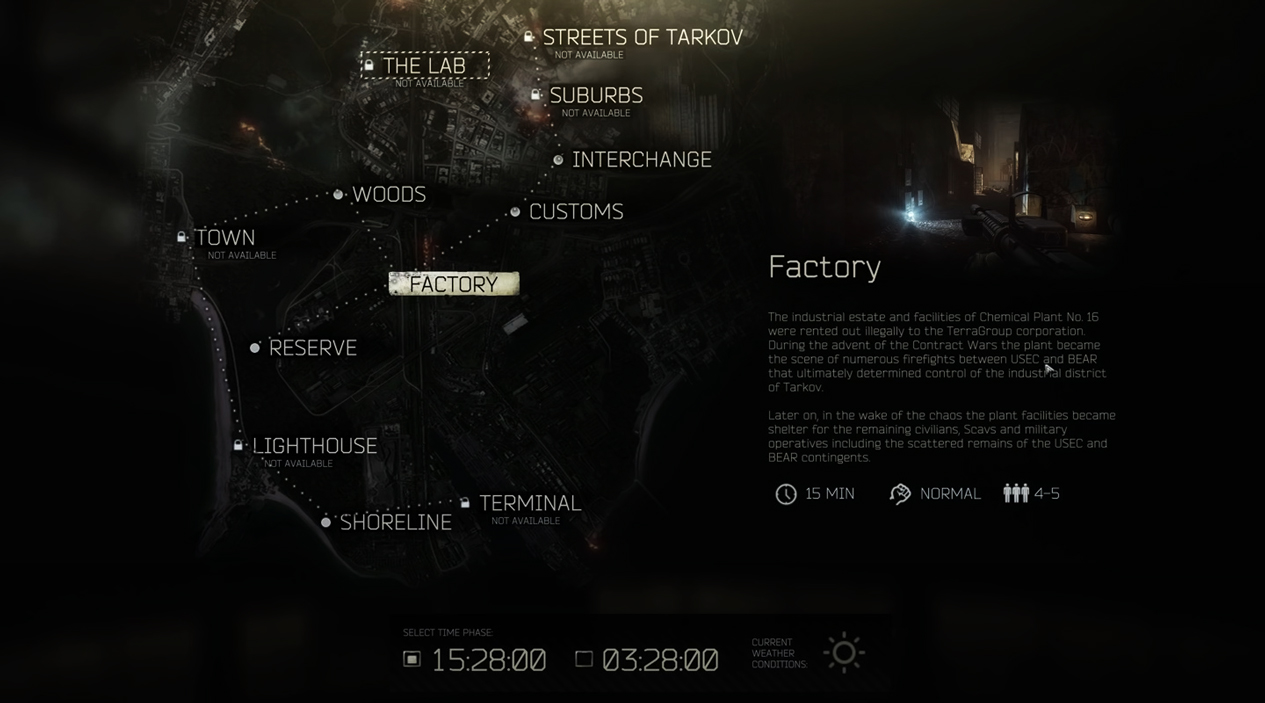The width and height of the screenshot is (1265, 703).
Task: Choose the Customs map location
Action: coord(575,212)
